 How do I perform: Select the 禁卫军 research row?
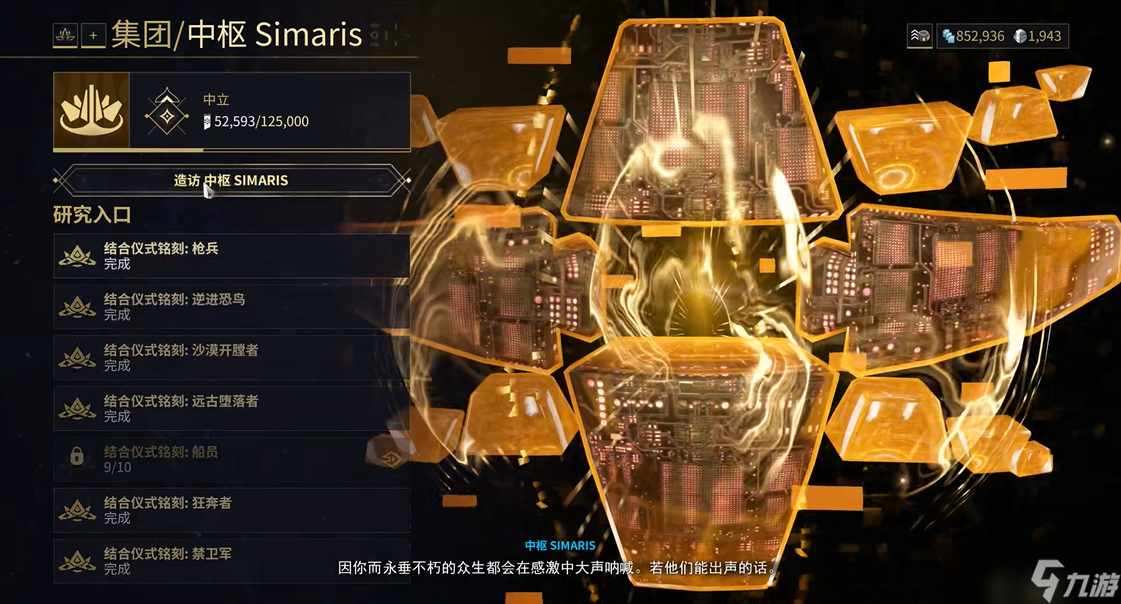[231, 560]
